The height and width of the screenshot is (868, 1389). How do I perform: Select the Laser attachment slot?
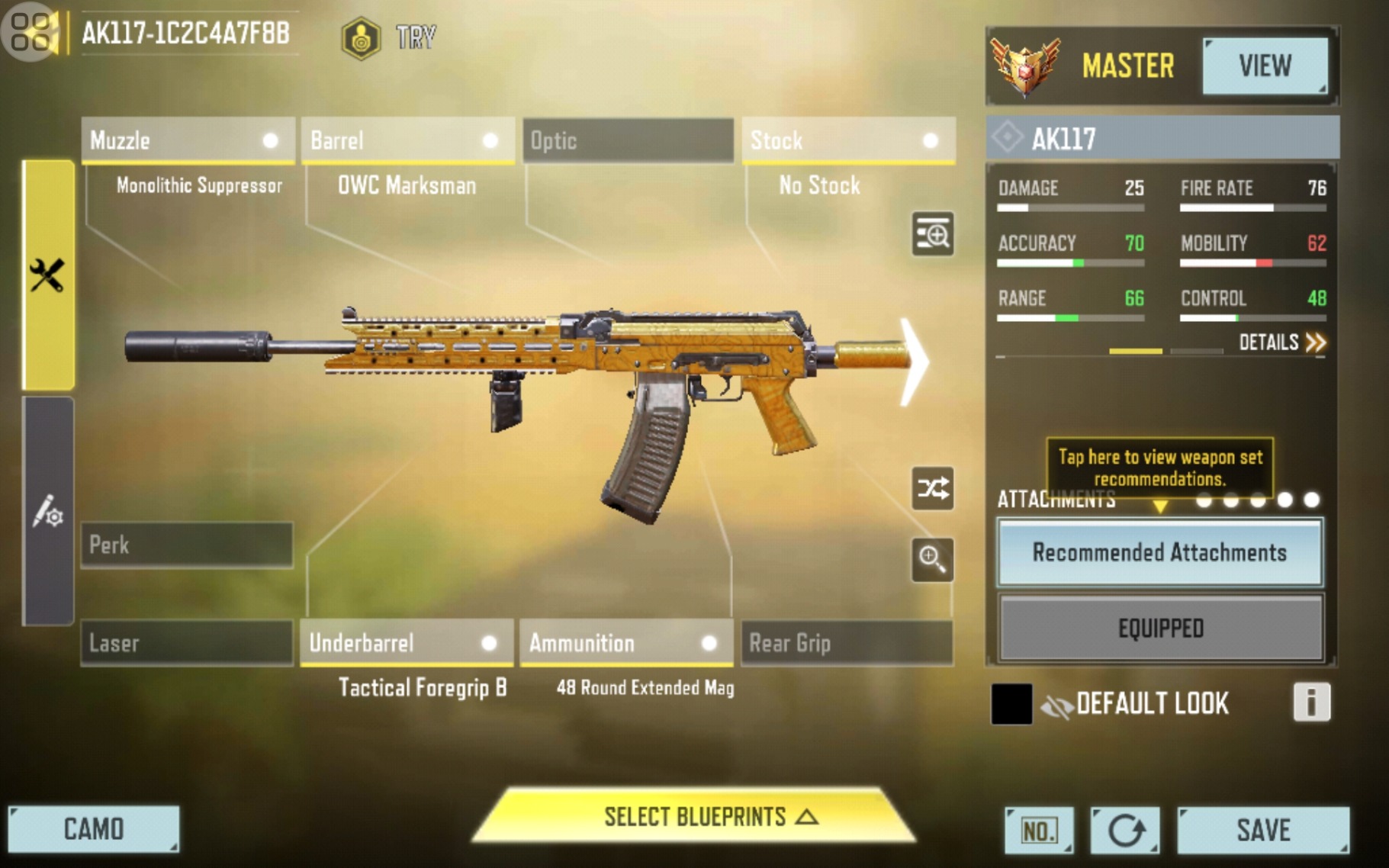coord(187,643)
